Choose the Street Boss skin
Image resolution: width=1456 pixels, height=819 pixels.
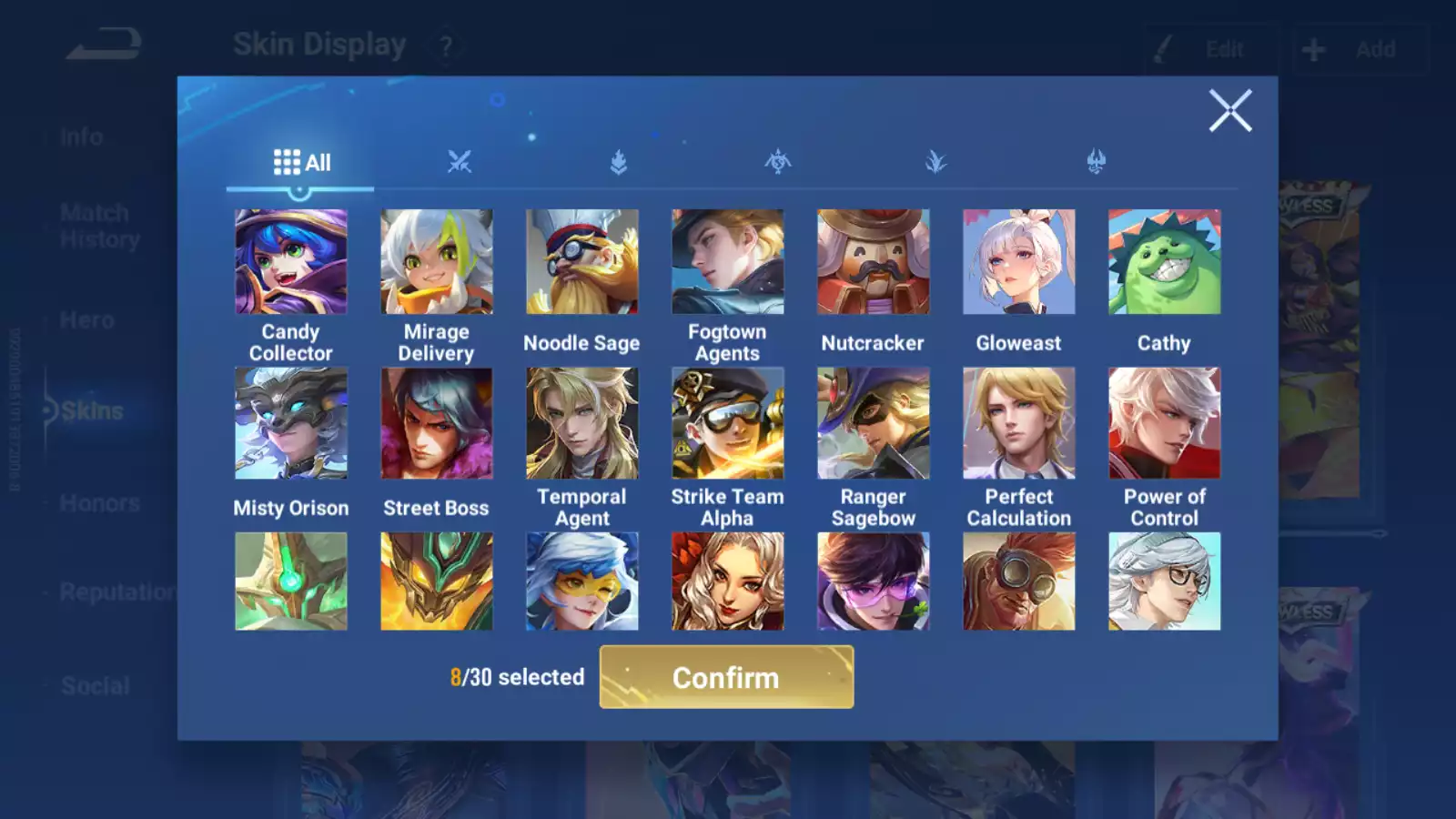[x=437, y=423]
